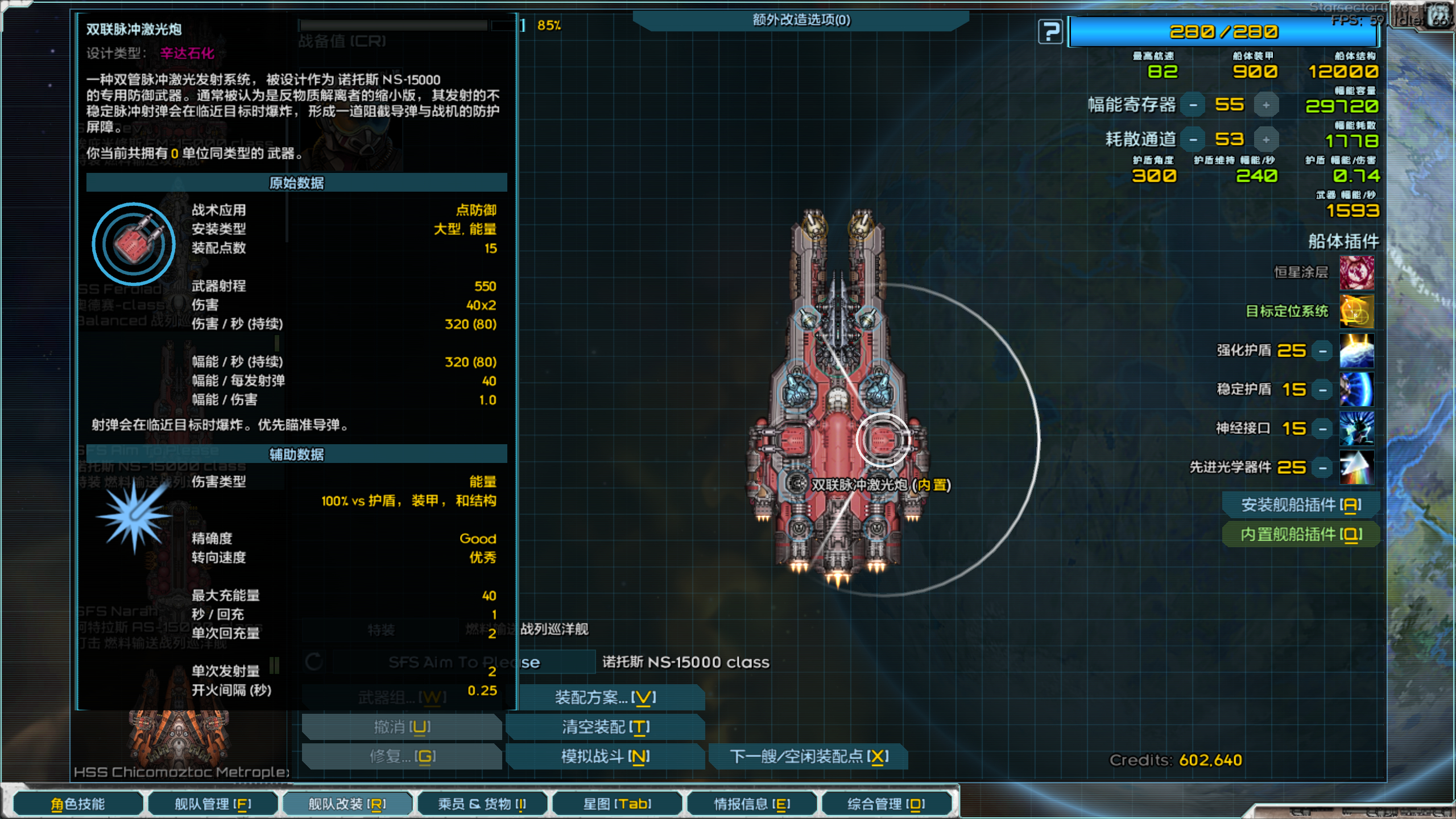Screen dimensions: 1456x819
Task: Remove the 强化护盾 hullmod
Action: tap(1323, 351)
